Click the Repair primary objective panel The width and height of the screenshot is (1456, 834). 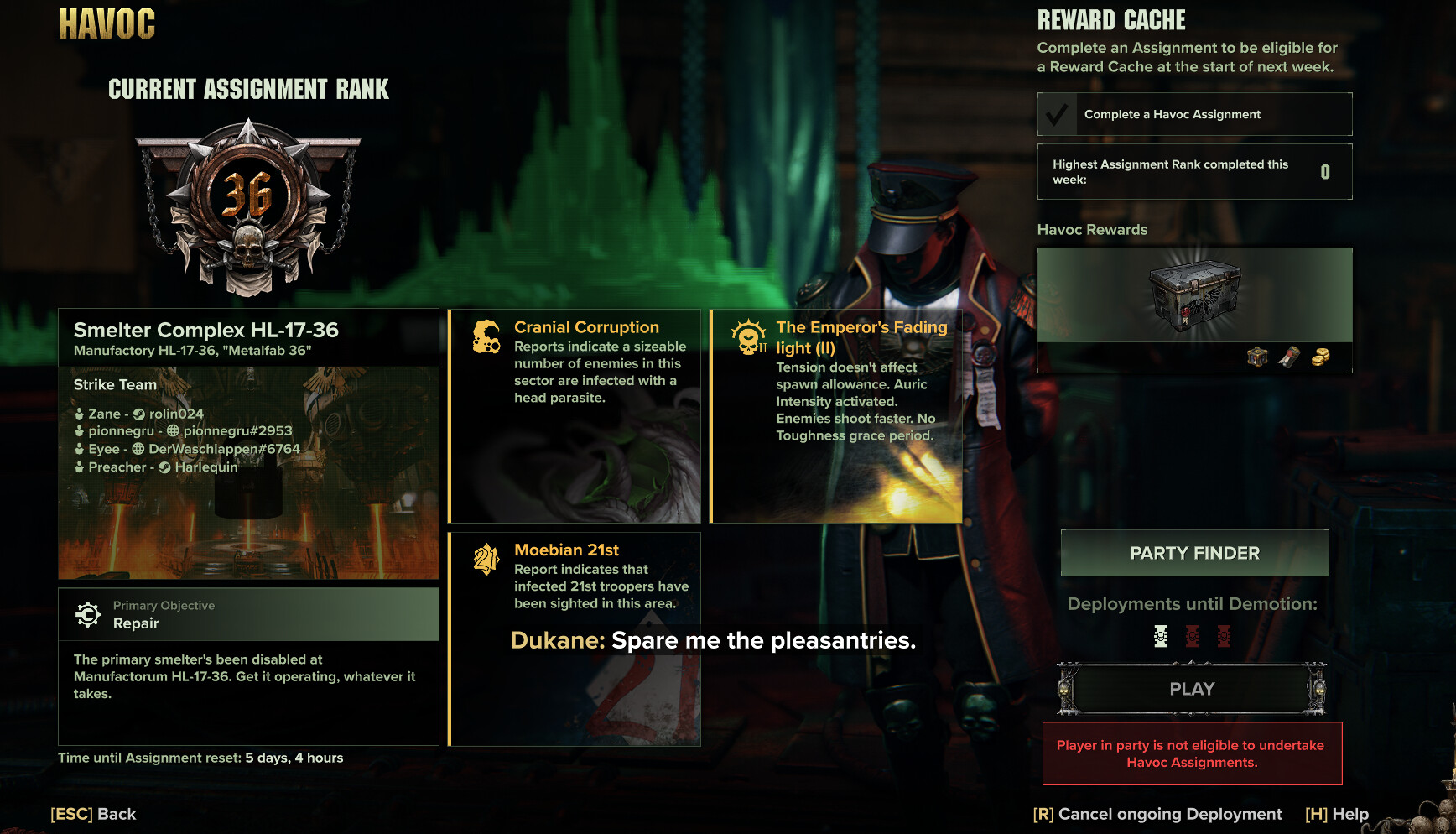[248, 615]
